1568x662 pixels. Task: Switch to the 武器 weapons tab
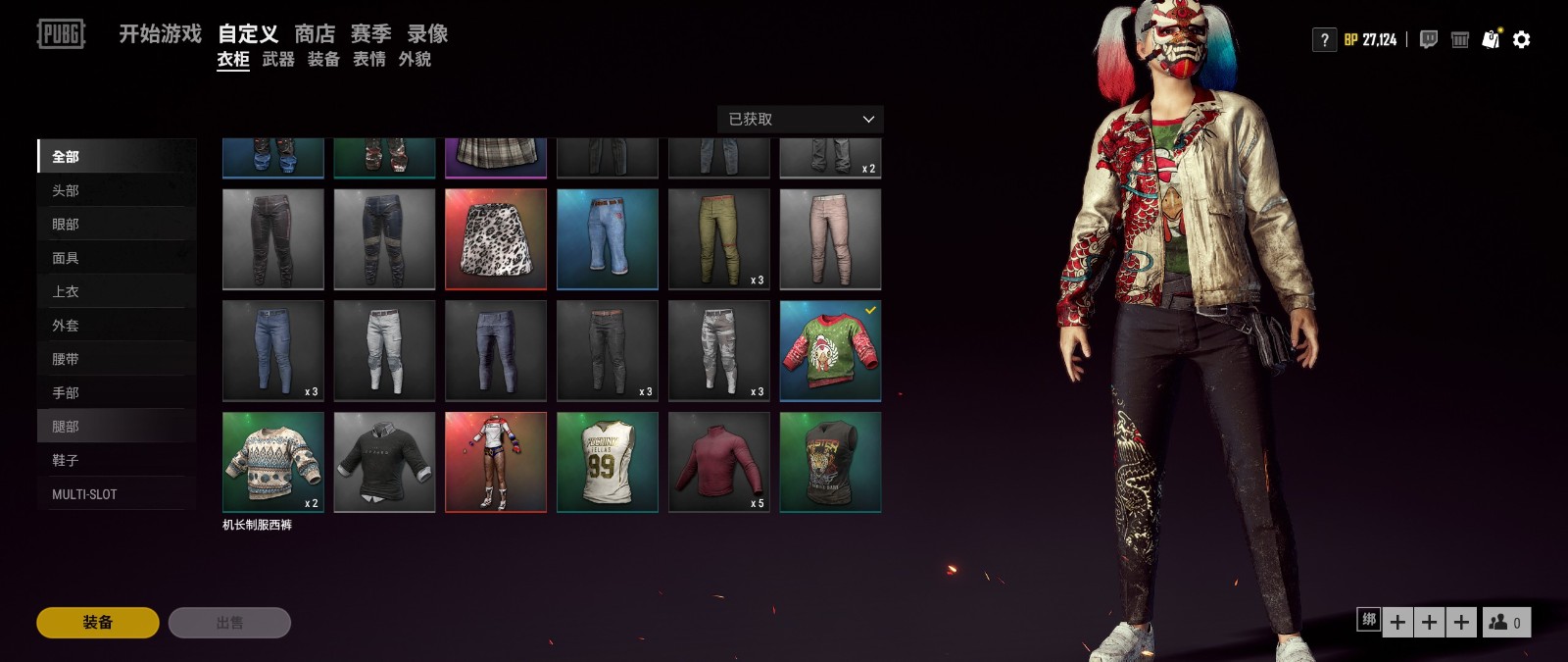tap(278, 60)
